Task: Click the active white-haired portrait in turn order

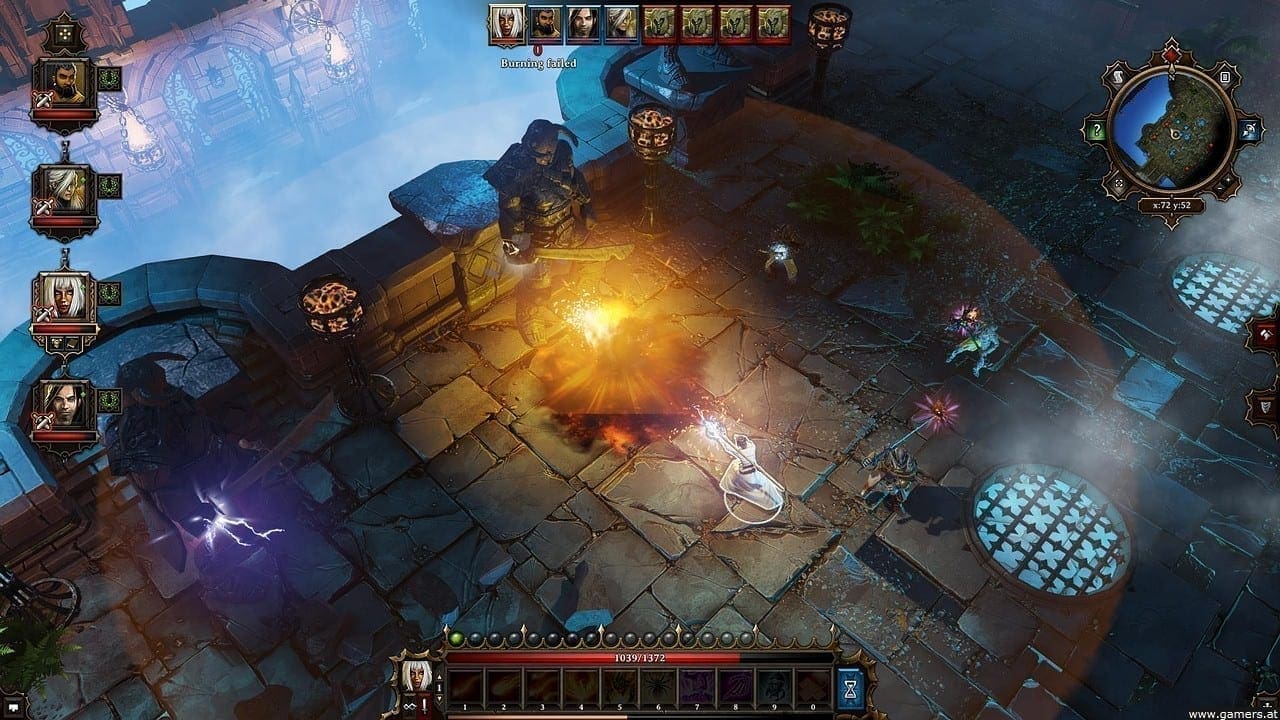Action: point(507,24)
